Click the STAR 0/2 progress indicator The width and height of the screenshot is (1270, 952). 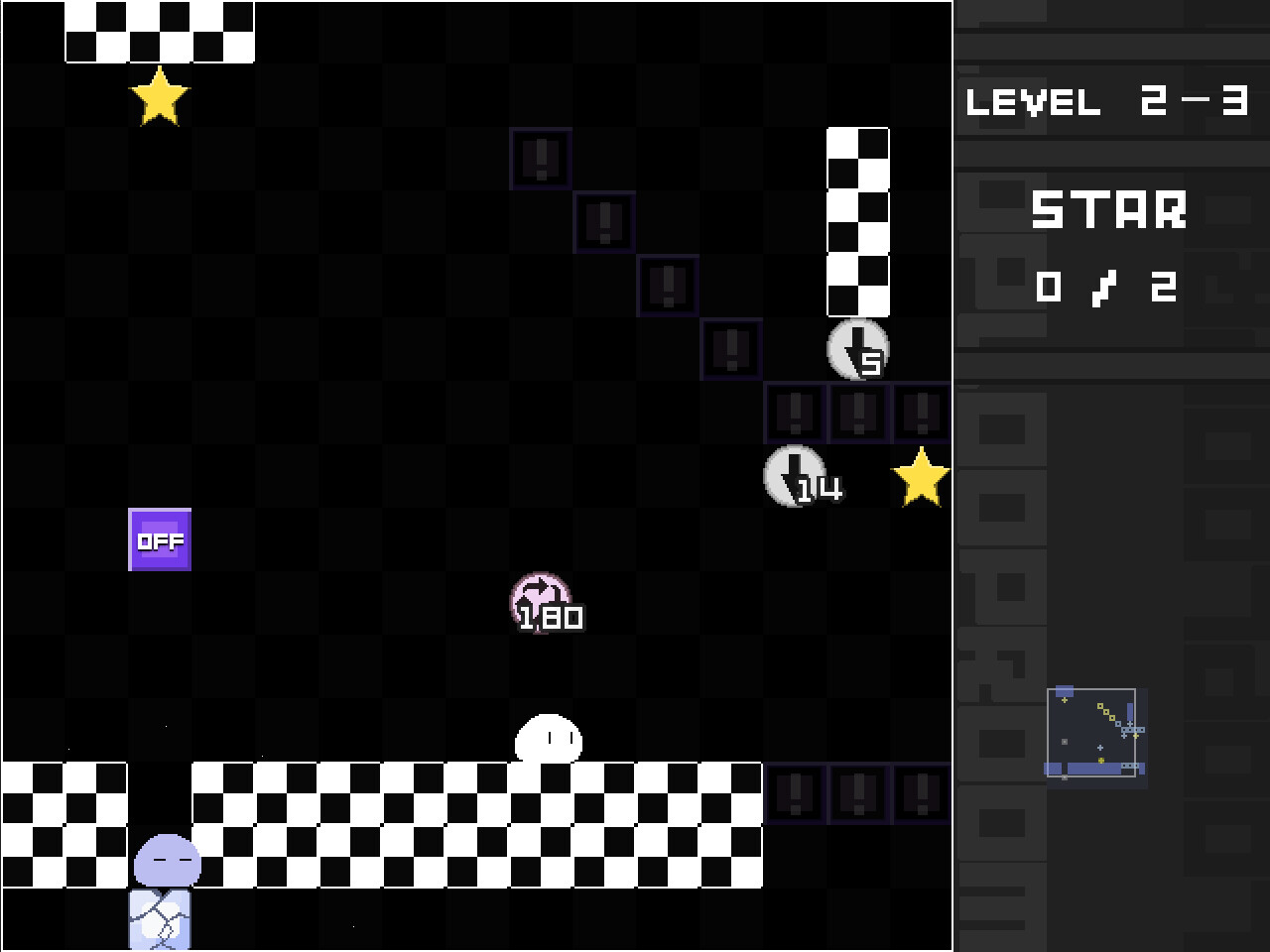(x=1106, y=286)
